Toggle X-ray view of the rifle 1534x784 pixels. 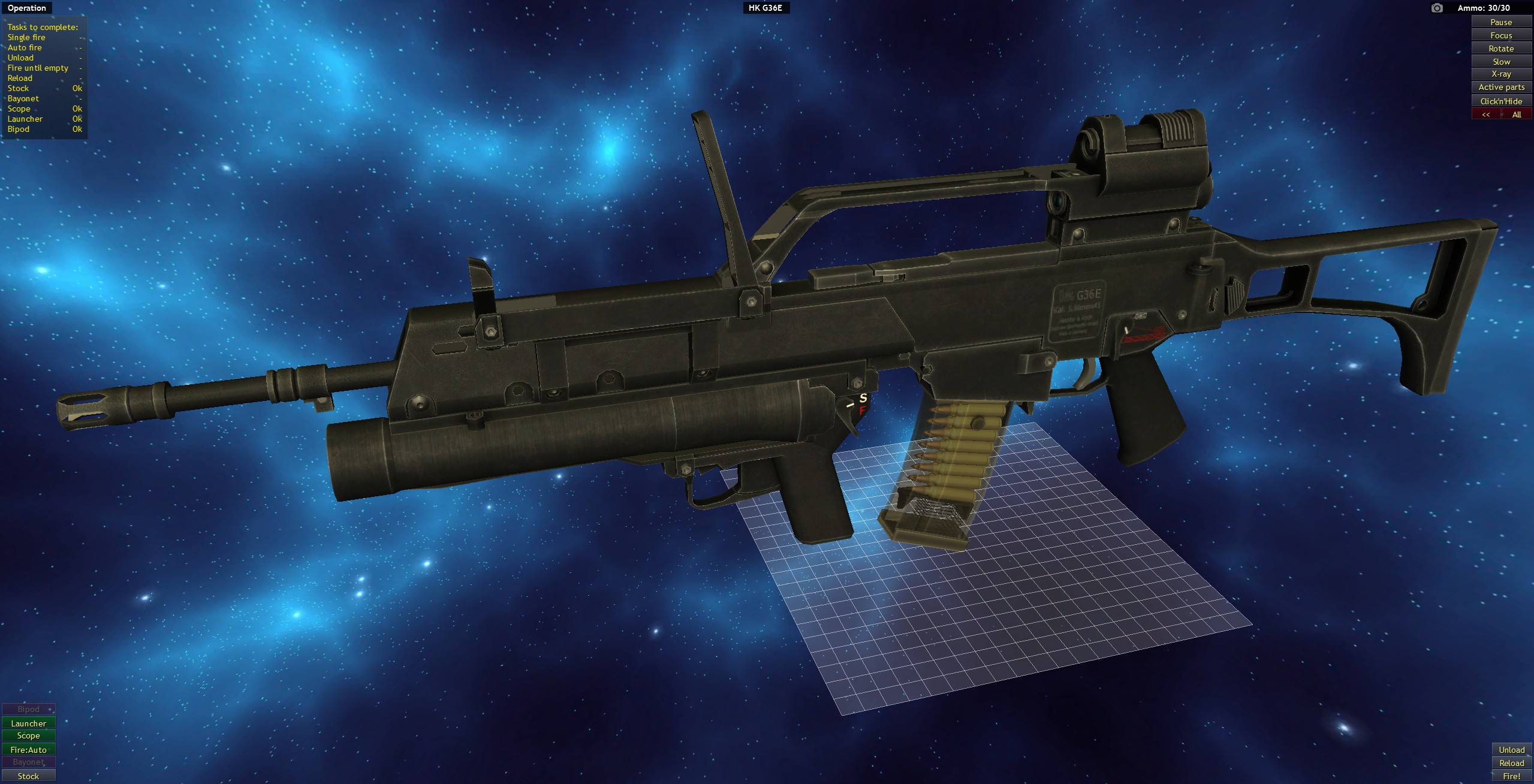(1501, 74)
